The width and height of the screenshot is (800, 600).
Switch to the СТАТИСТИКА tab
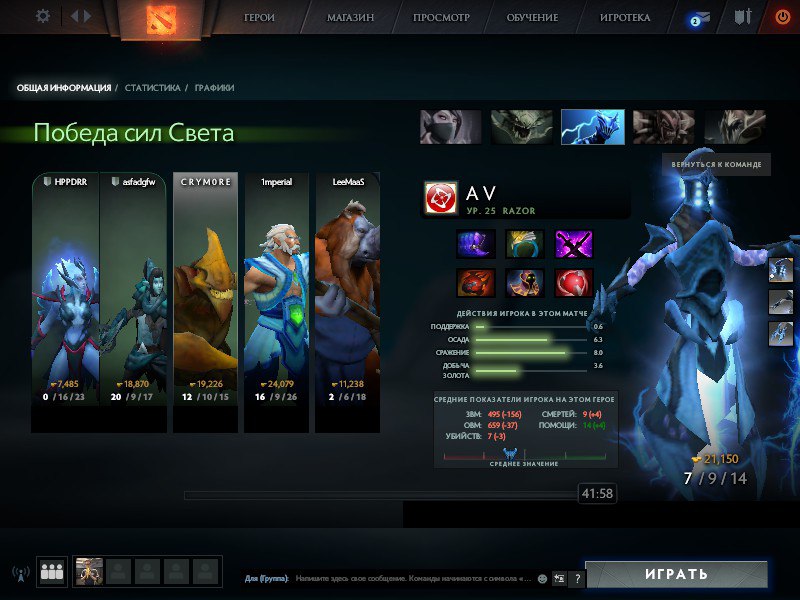point(153,88)
